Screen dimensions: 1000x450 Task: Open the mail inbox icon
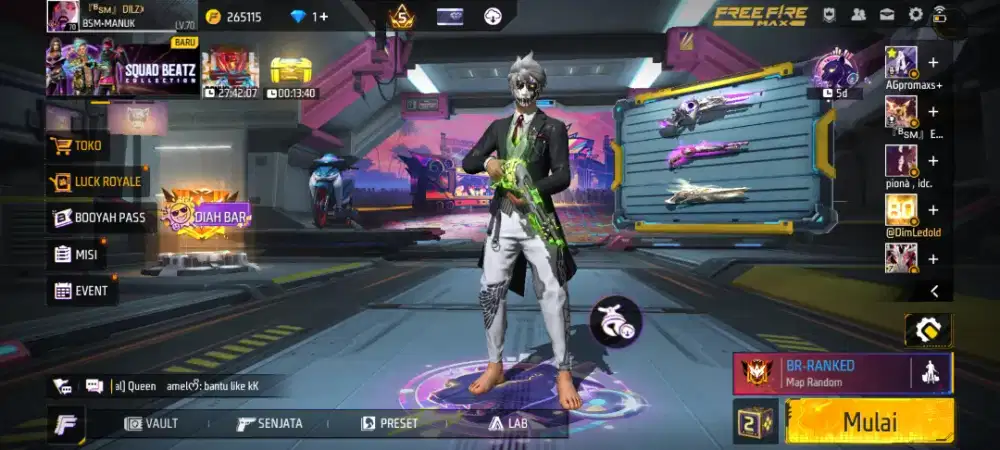pos(887,15)
